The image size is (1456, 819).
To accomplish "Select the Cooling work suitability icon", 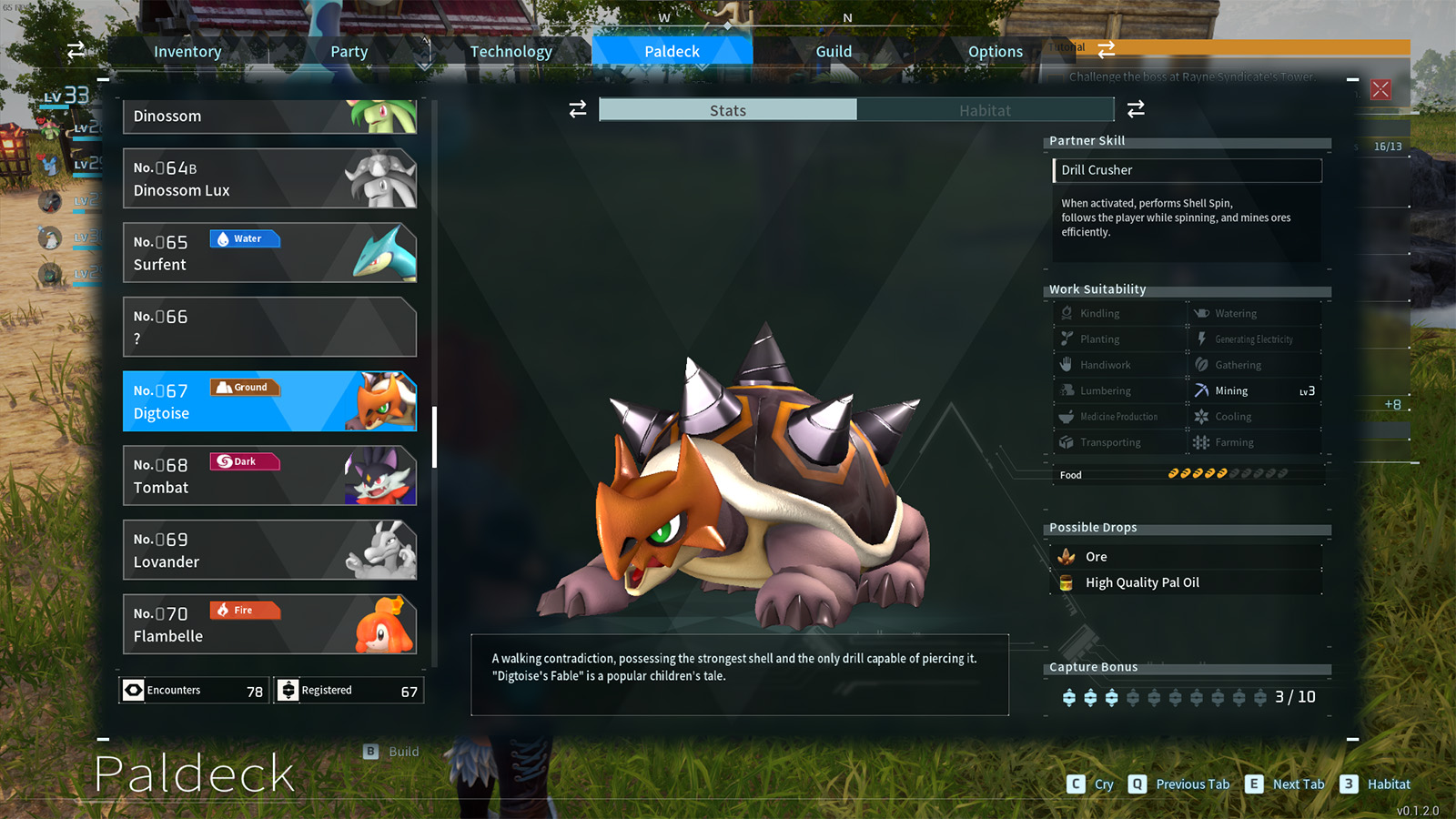I will pos(1203,416).
